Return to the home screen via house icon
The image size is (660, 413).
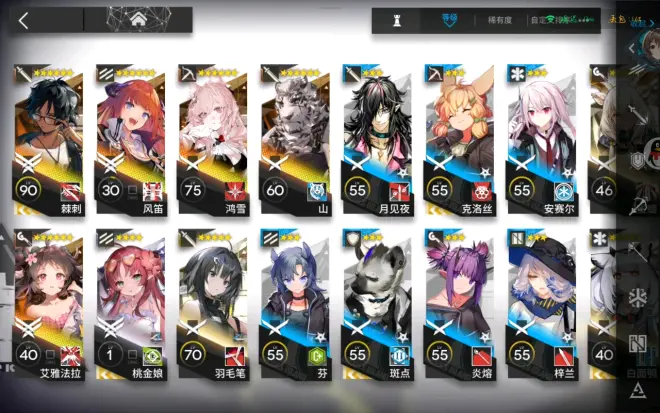pyautogui.click(x=139, y=18)
